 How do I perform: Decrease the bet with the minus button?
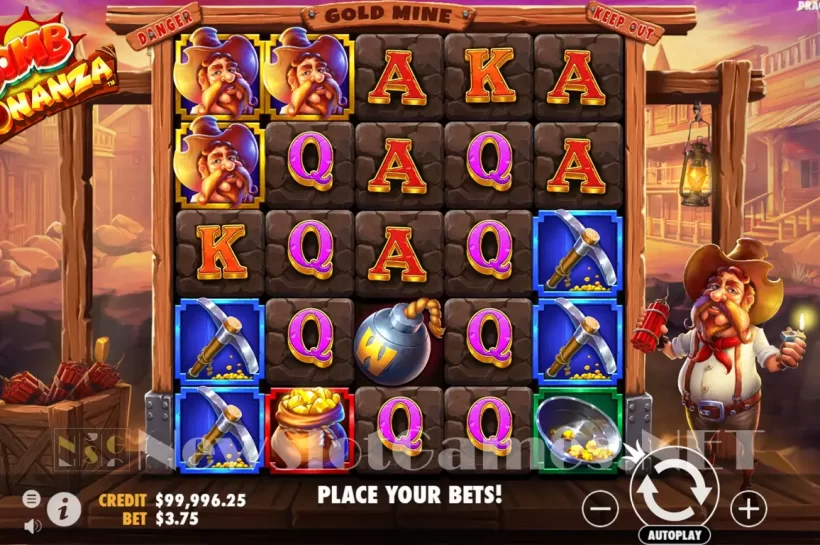pos(600,509)
